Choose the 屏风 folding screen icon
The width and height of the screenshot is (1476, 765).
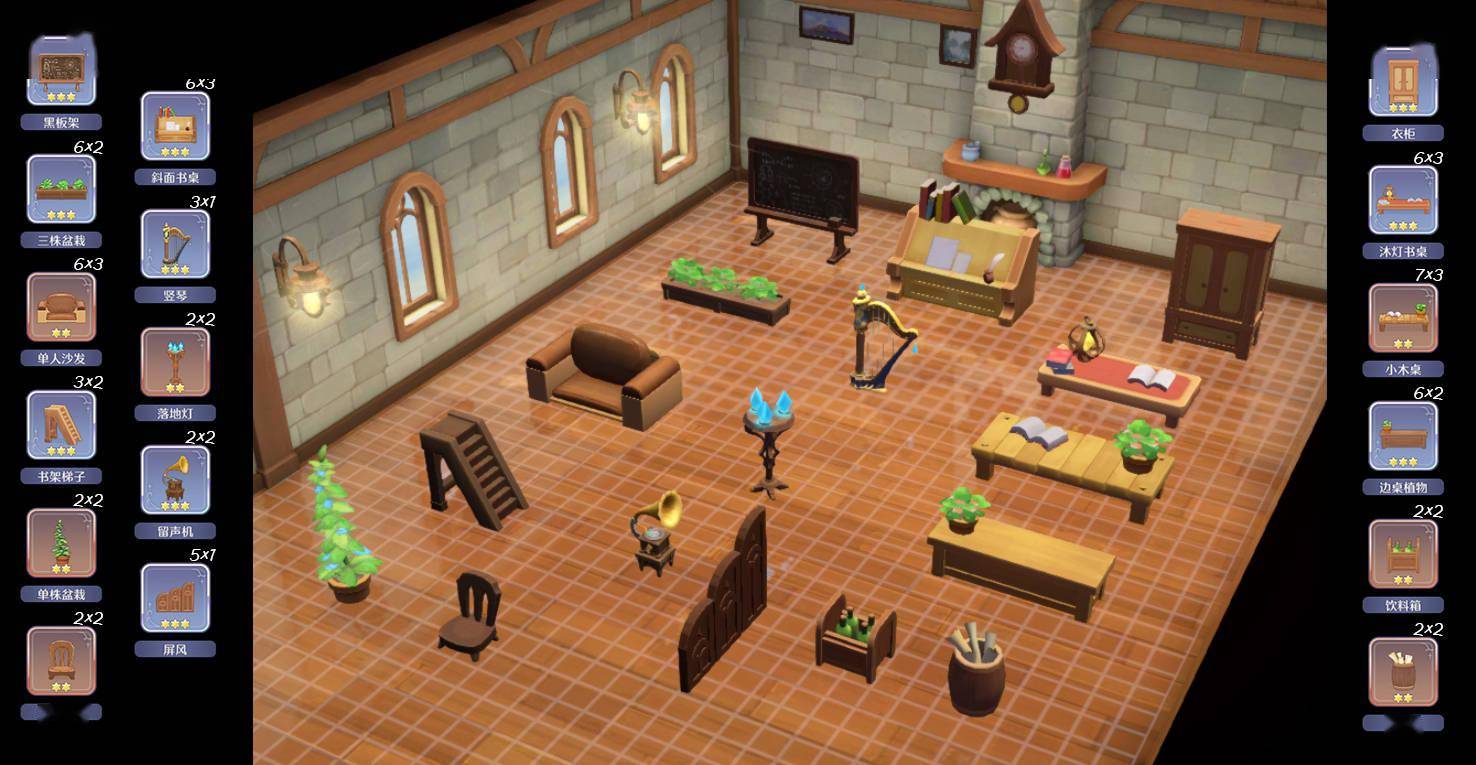(175, 598)
